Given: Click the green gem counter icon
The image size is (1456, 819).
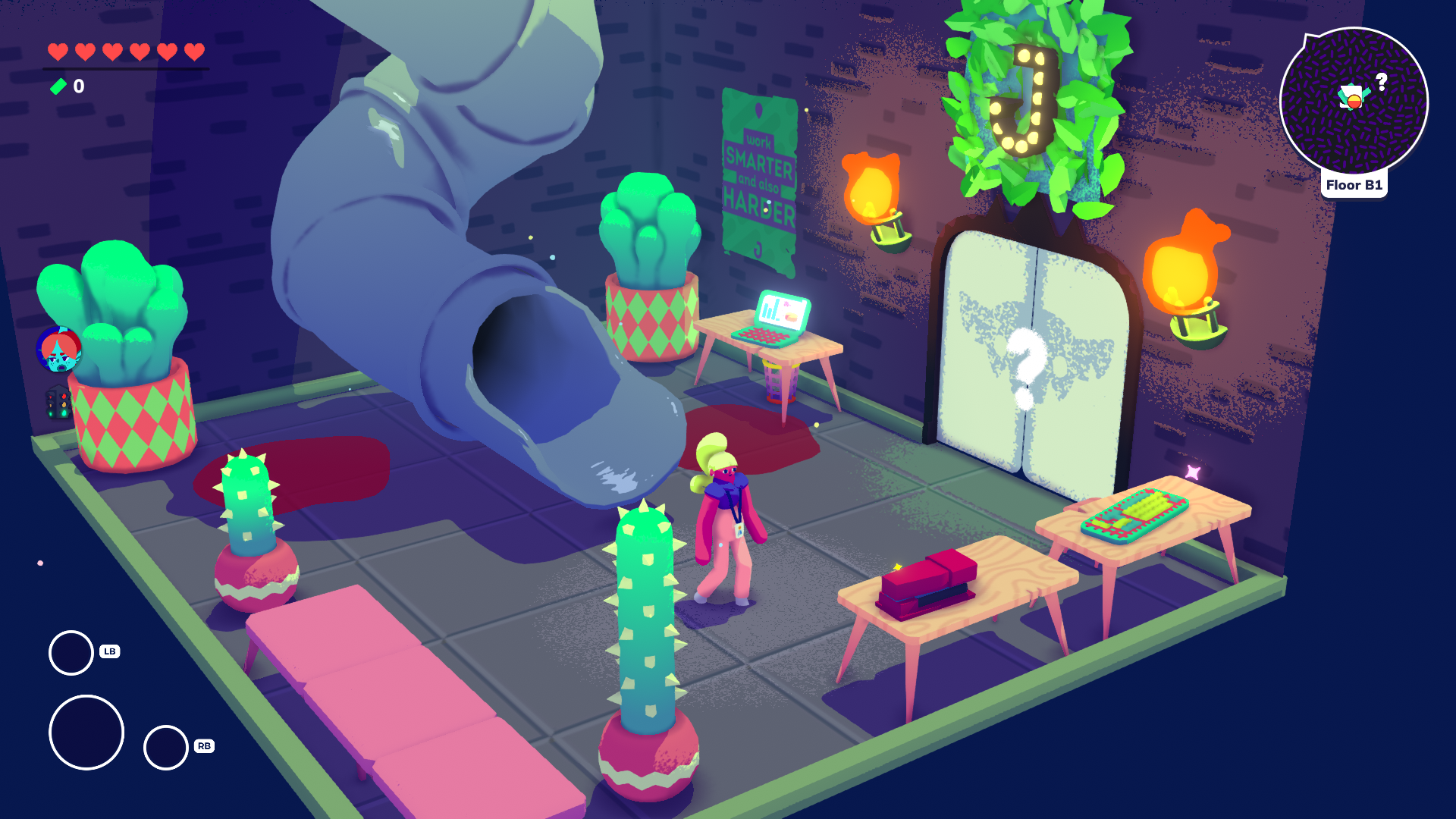Looking at the screenshot, I should tap(59, 86).
